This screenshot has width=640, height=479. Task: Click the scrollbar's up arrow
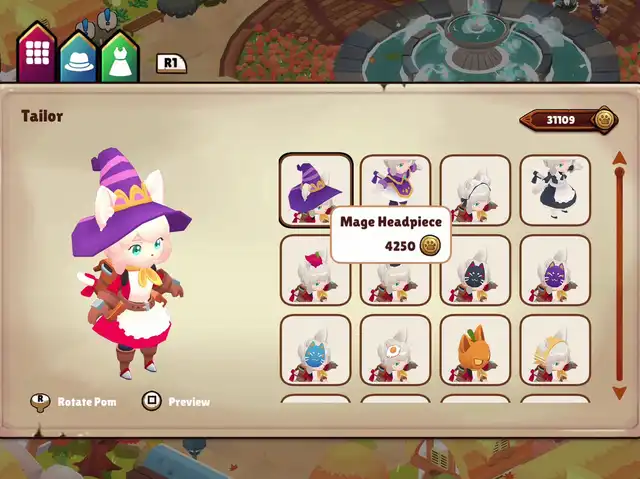point(619,158)
